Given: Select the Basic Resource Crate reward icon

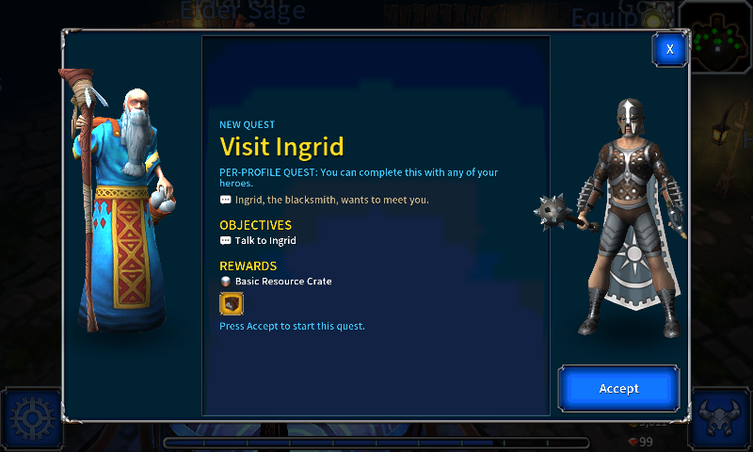Looking at the screenshot, I should click(x=231, y=303).
